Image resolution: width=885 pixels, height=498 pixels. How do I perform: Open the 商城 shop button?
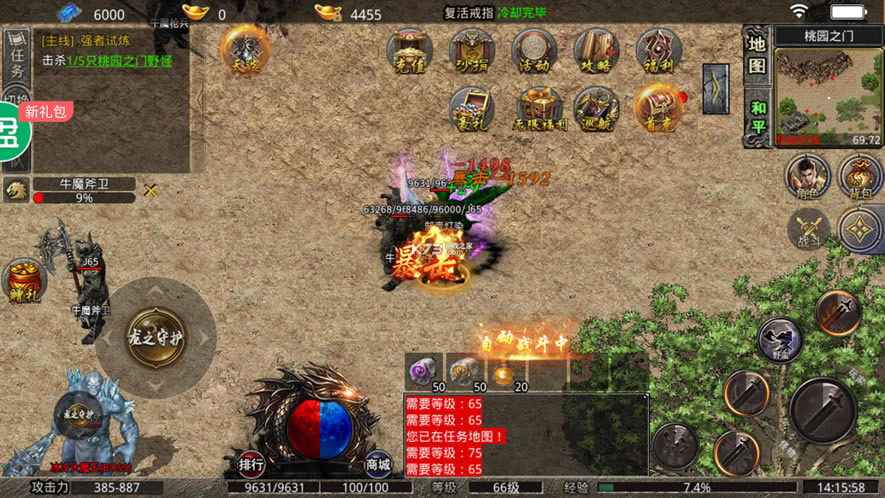pyautogui.click(x=378, y=465)
